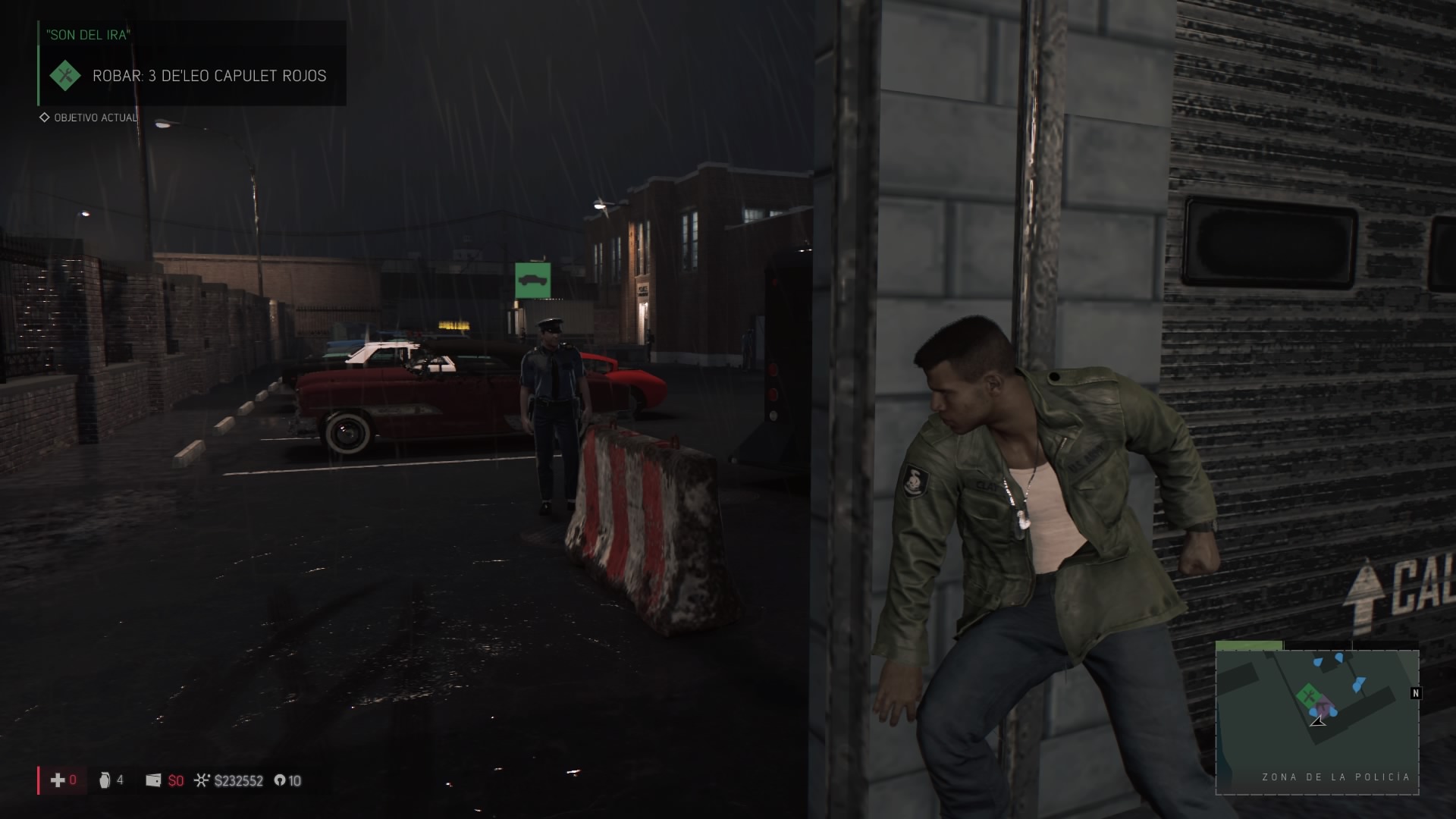Select the medkit cross icon
1456x819 pixels.
point(58,780)
